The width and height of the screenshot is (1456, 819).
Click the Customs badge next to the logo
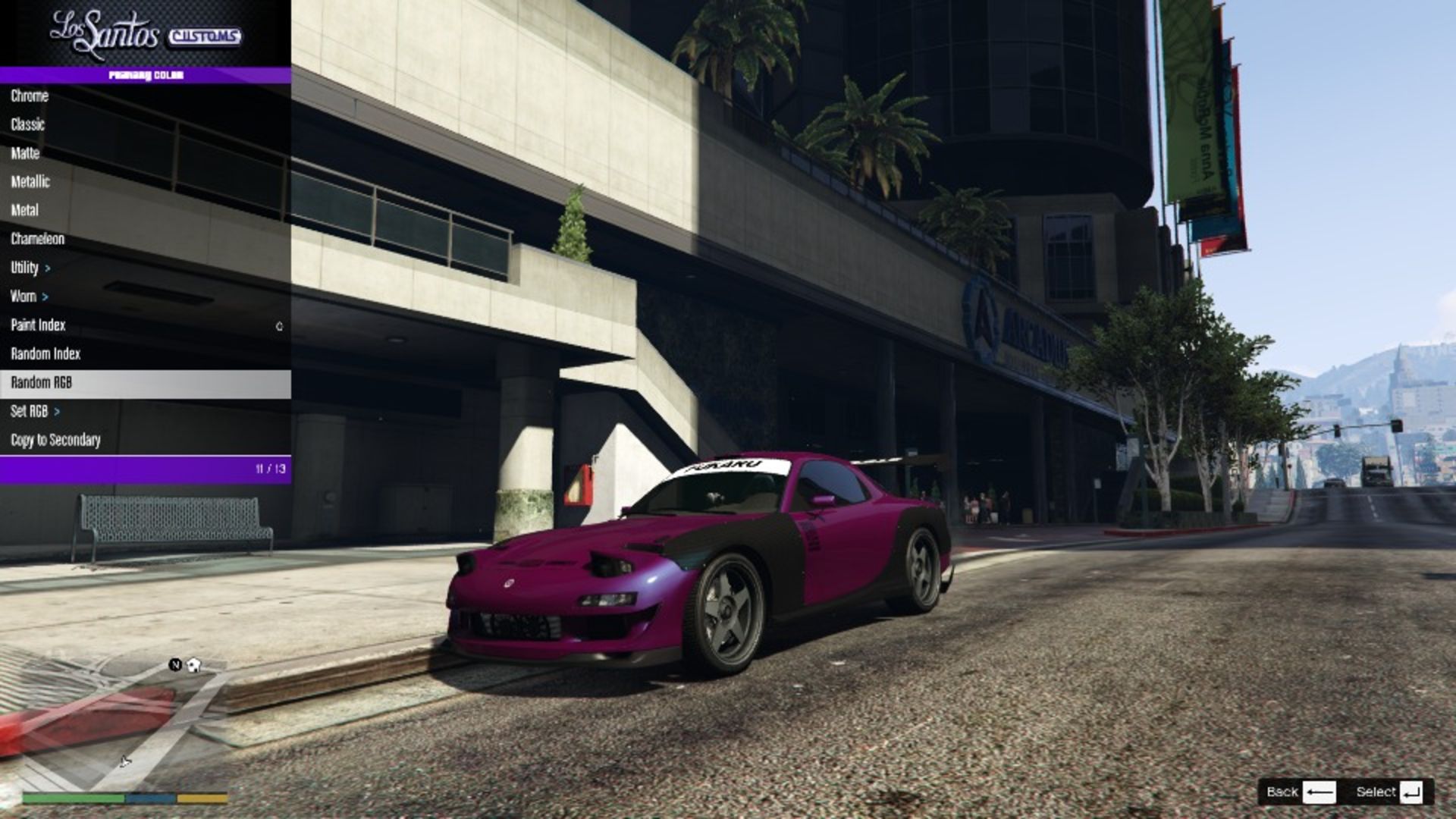pos(203,36)
